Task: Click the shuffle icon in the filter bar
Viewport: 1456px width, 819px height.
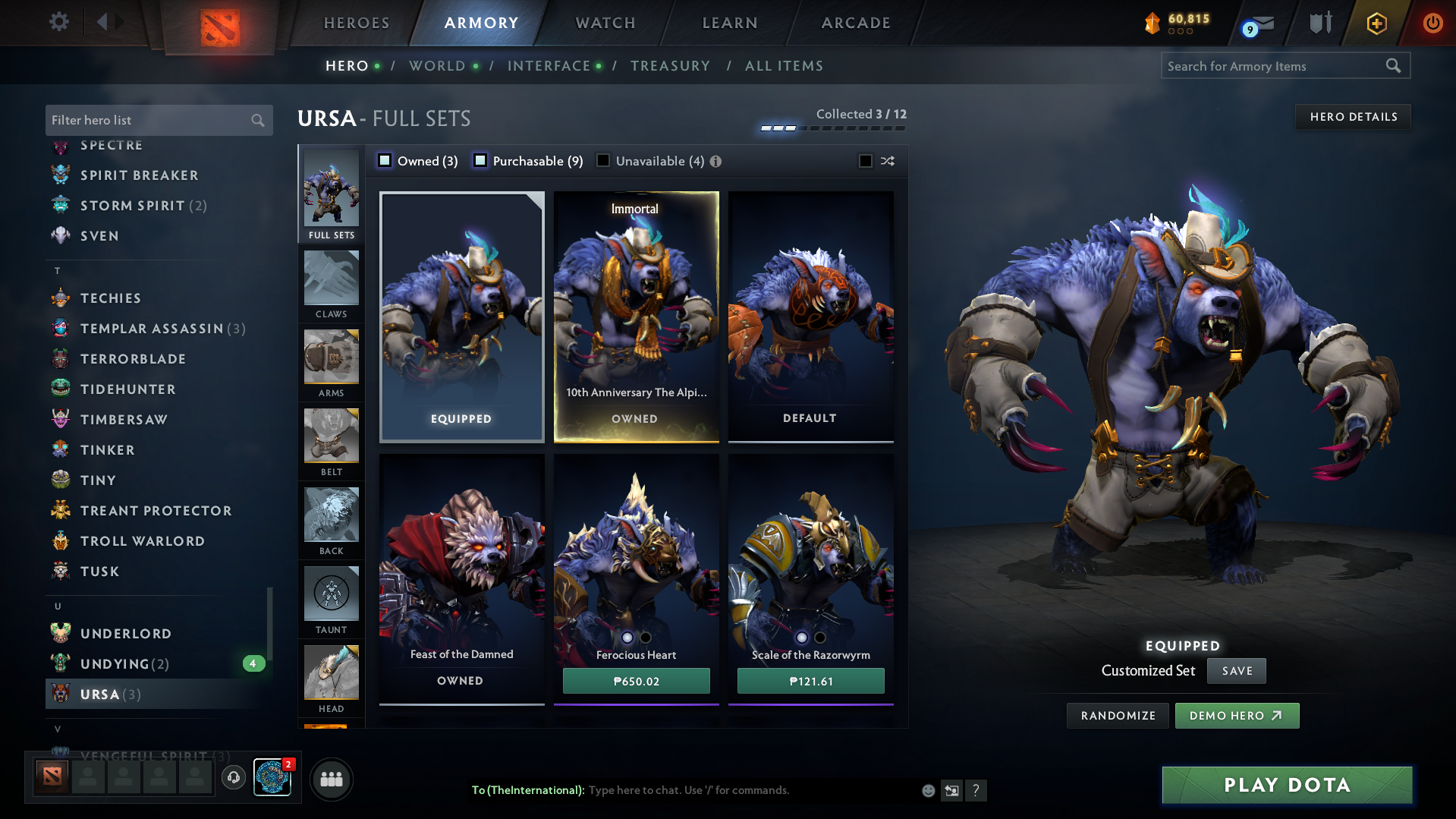Action: point(887,161)
